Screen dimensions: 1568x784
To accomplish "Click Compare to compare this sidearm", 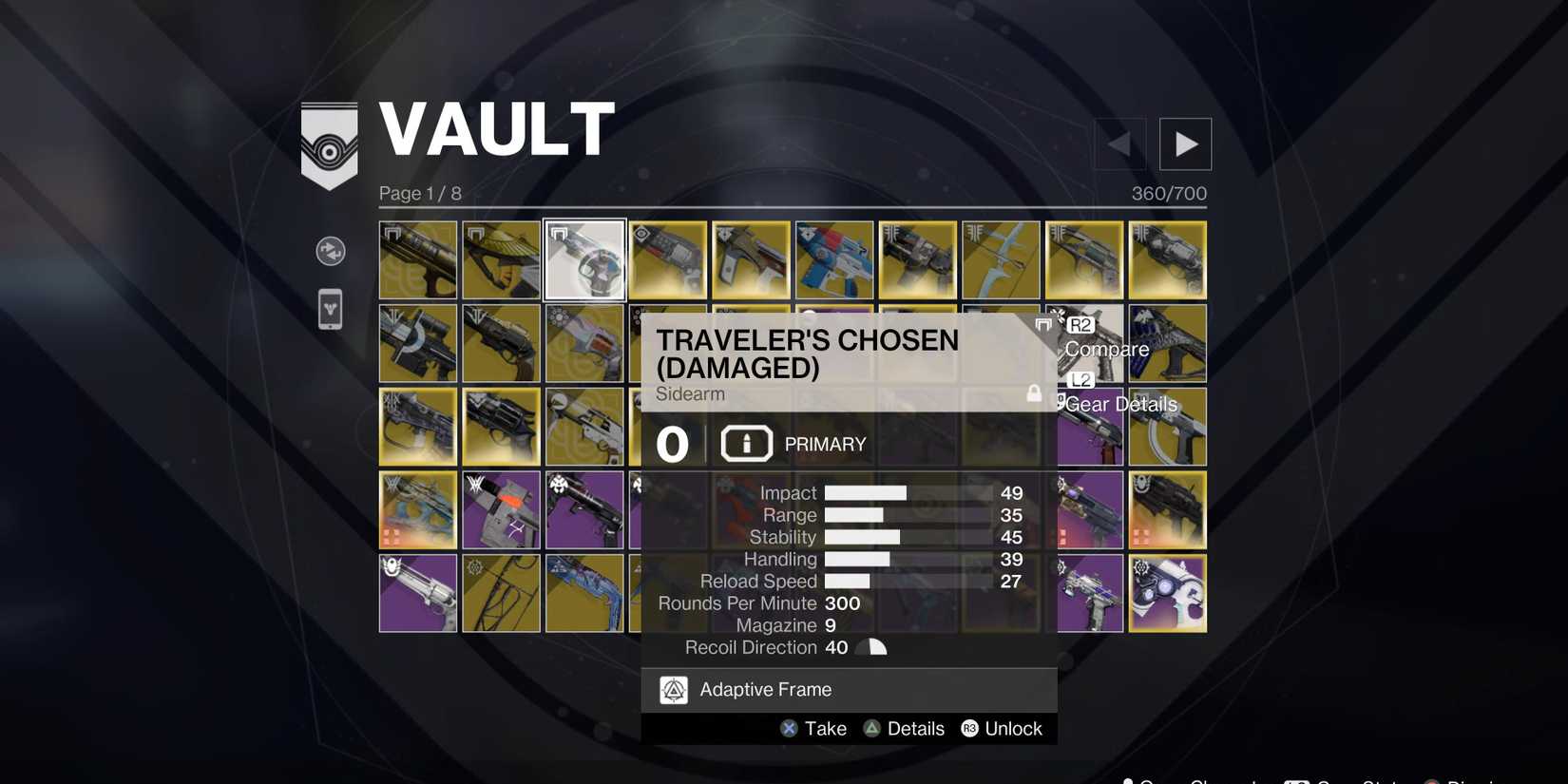I will click(x=1105, y=348).
